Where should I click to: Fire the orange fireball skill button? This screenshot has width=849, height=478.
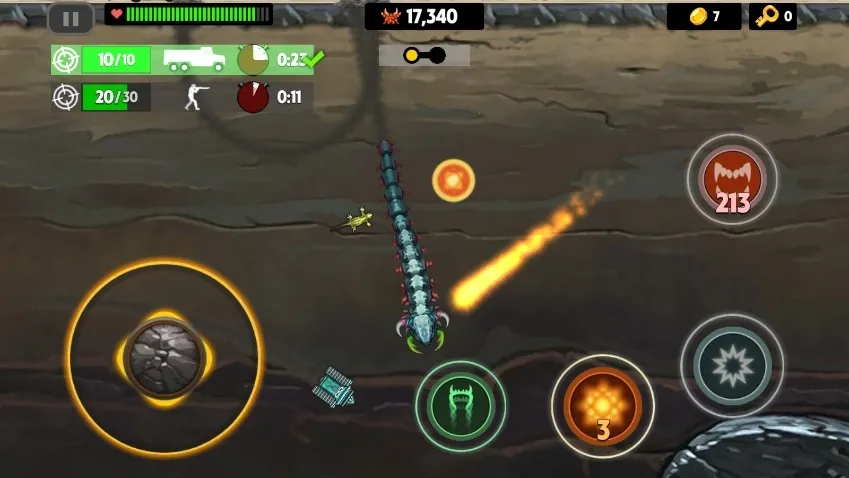[602, 405]
